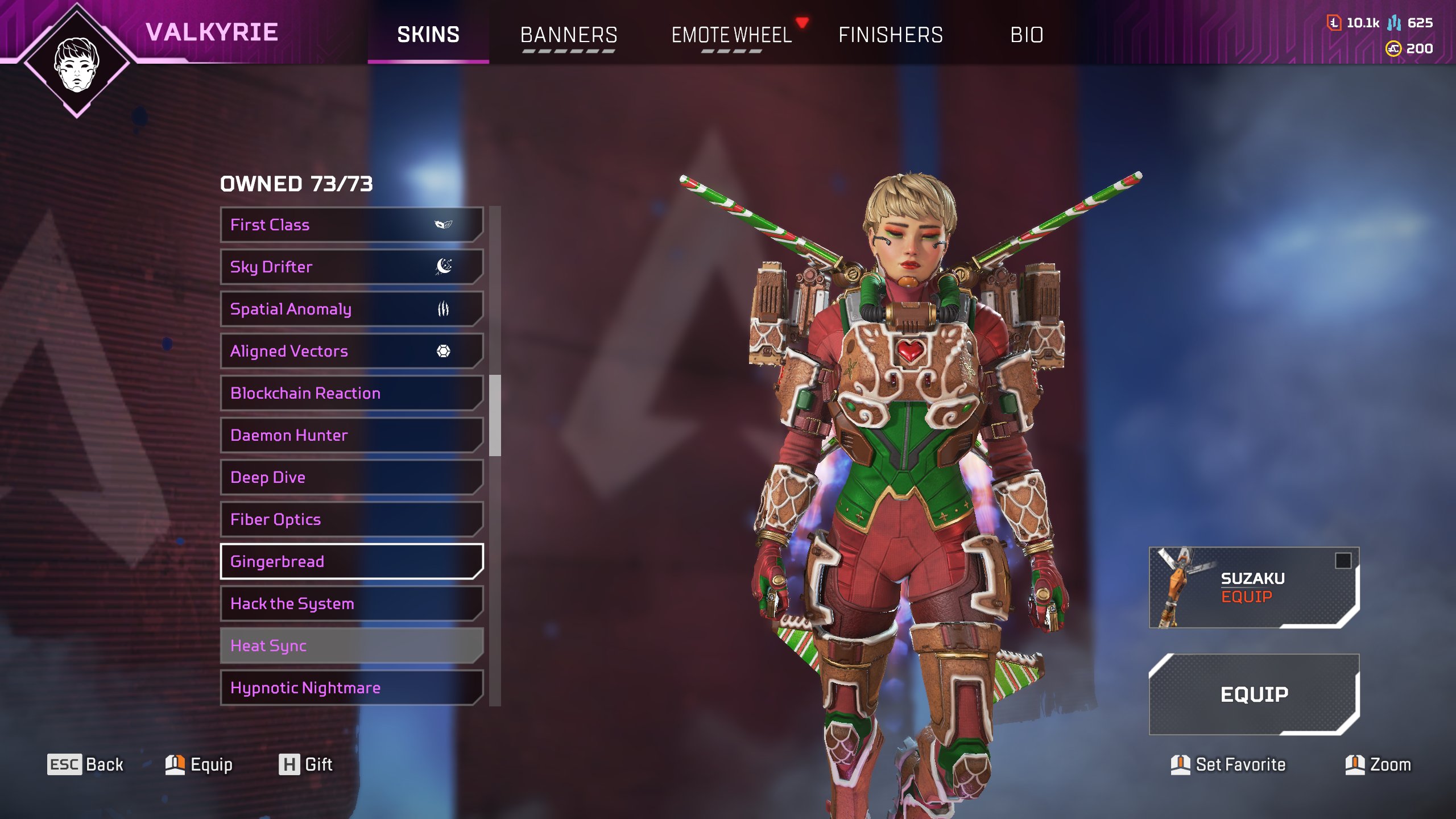The width and height of the screenshot is (1456, 819).
Task: Equip the Suzaku heirloom
Action: [1254, 588]
